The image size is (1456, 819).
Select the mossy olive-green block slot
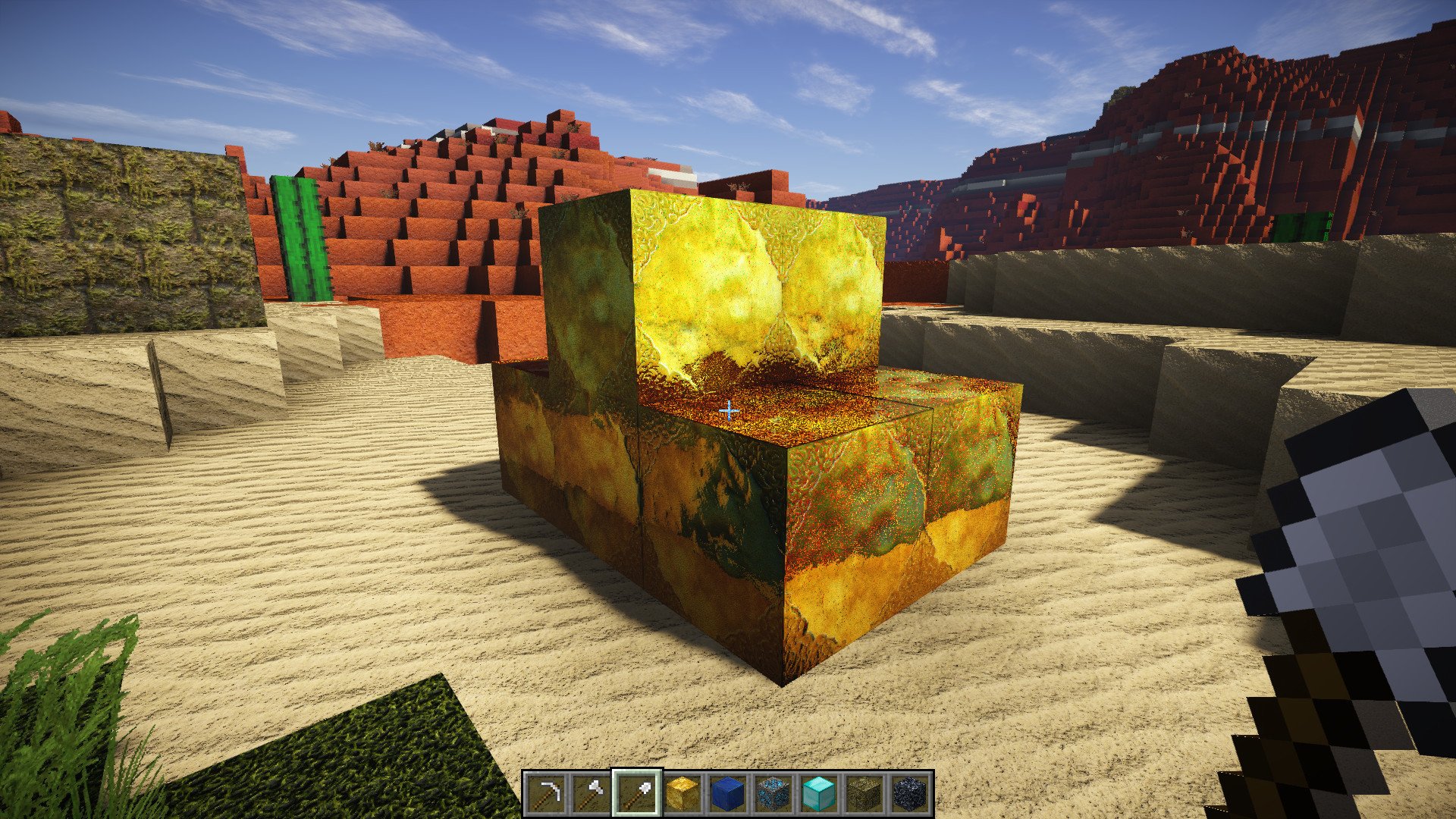(864, 793)
